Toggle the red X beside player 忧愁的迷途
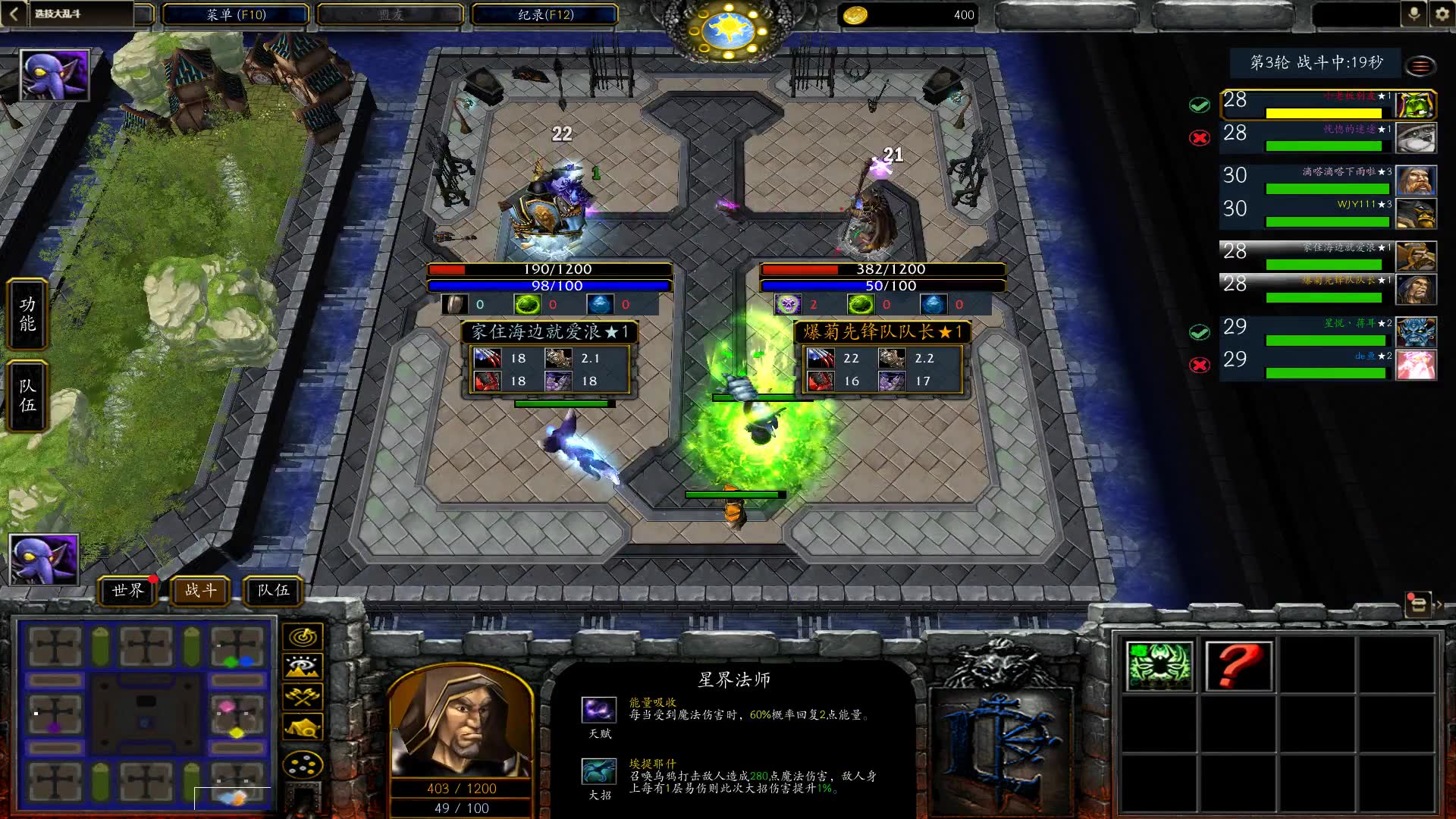The width and height of the screenshot is (1456, 819). [1200, 138]
